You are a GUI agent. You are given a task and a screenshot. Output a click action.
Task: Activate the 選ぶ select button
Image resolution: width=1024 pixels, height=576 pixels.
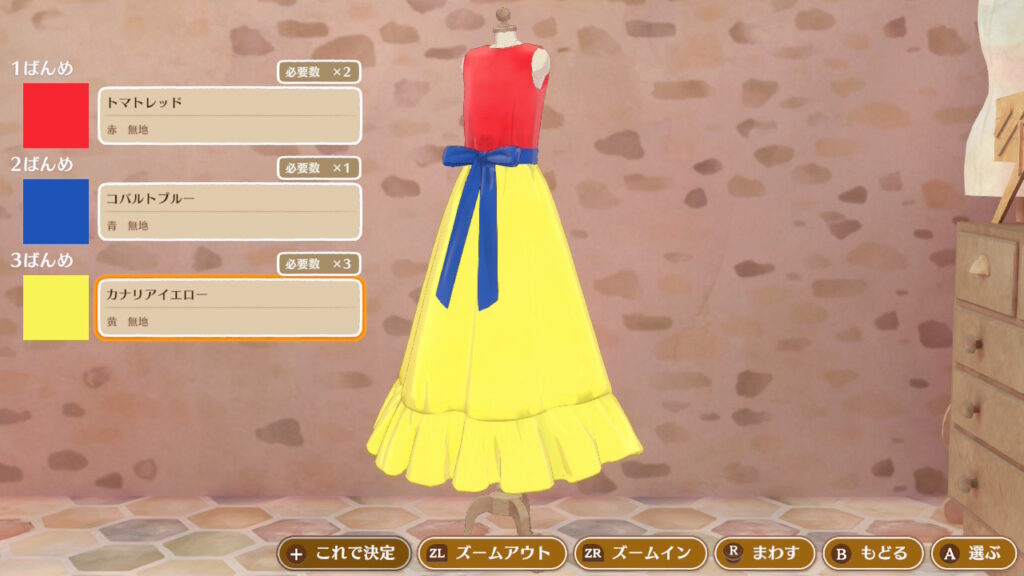tap(973, 552)
